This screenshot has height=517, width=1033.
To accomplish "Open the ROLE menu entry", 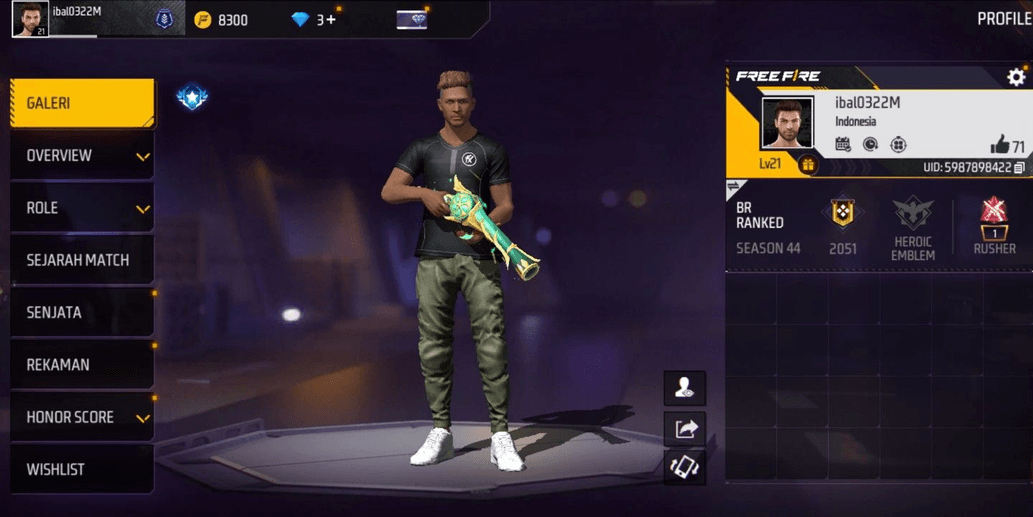I will [82, 208].
